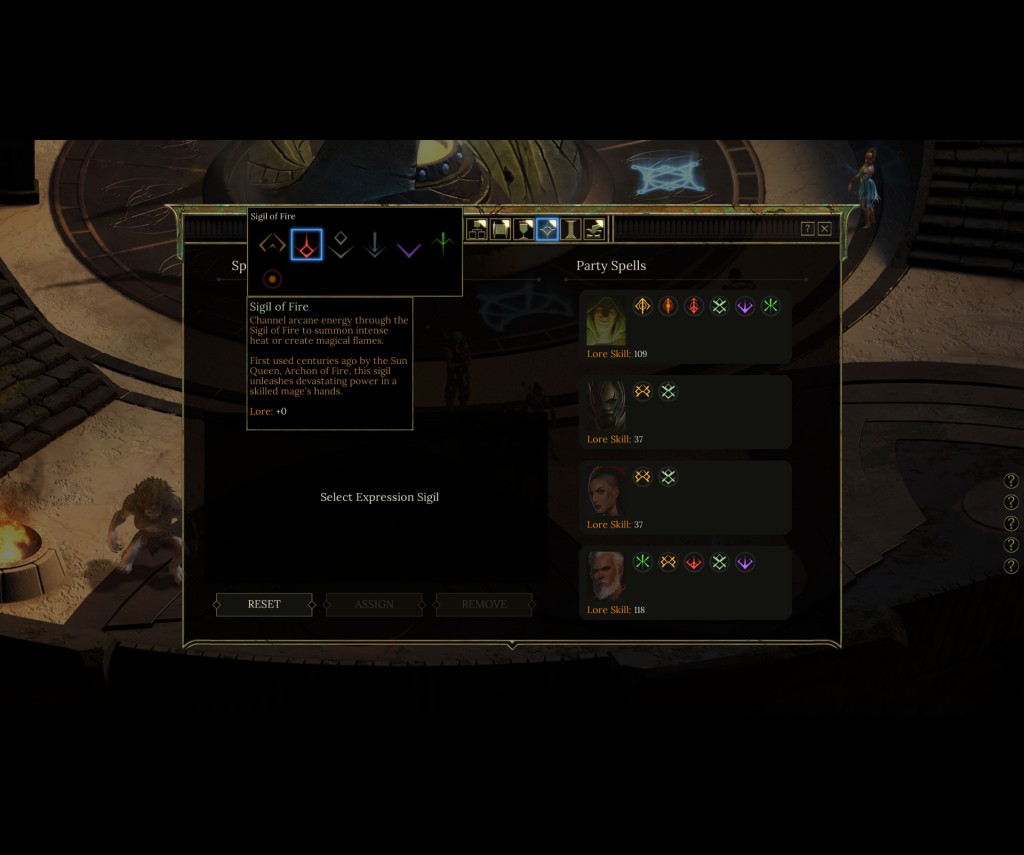The image size is (1024, 855).
Task: Open help with the question mark button
Action: pos(807,229)
